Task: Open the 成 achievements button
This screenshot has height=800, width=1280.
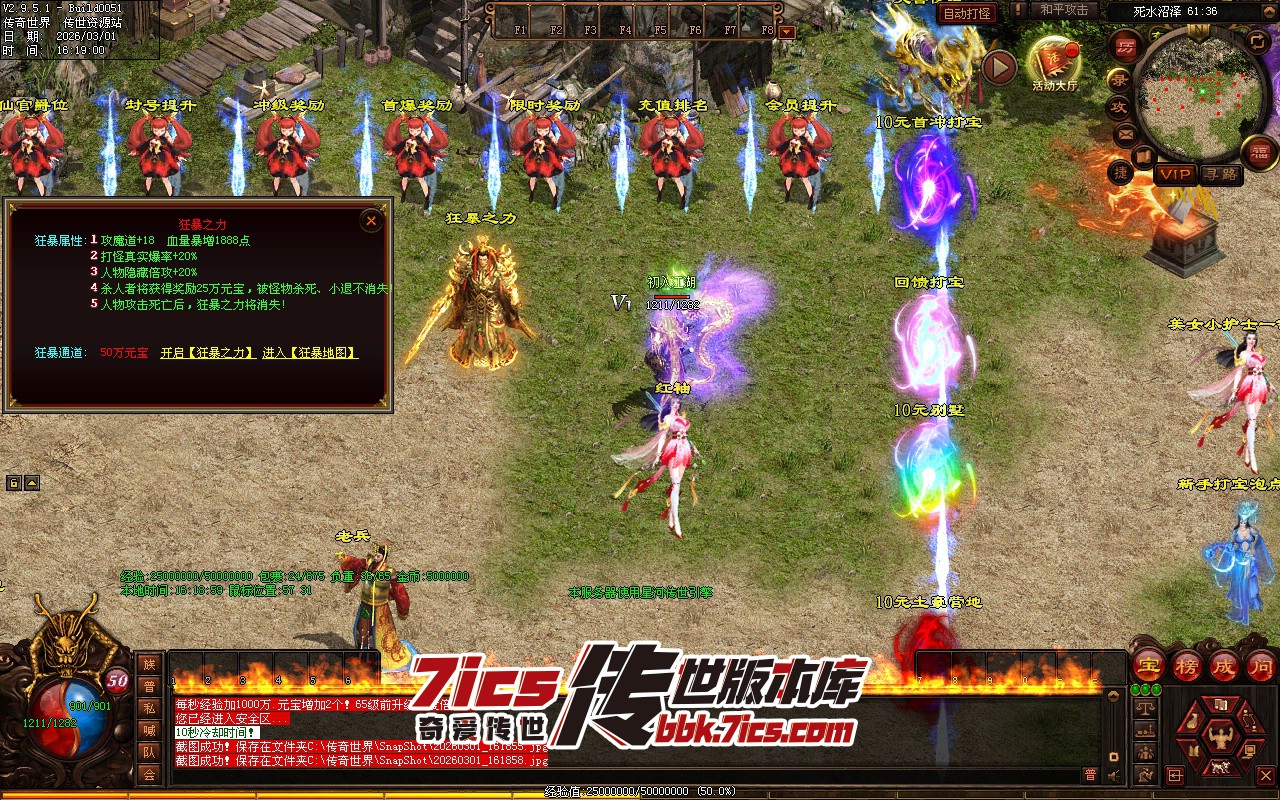Action: tap(1224, 665)
